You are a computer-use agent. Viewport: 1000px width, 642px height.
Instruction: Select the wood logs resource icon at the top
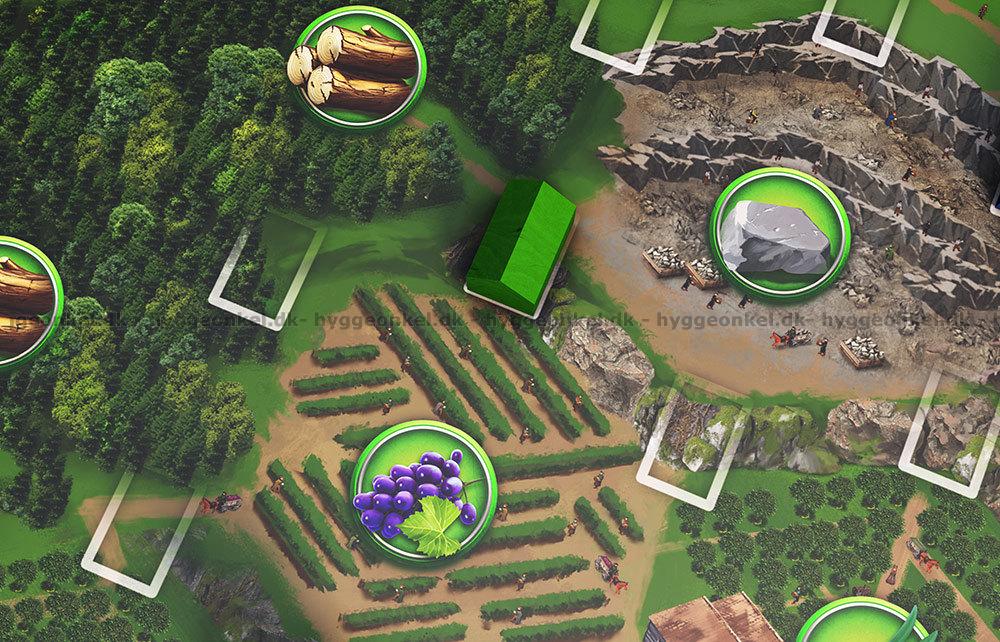(x=356, y=67)
